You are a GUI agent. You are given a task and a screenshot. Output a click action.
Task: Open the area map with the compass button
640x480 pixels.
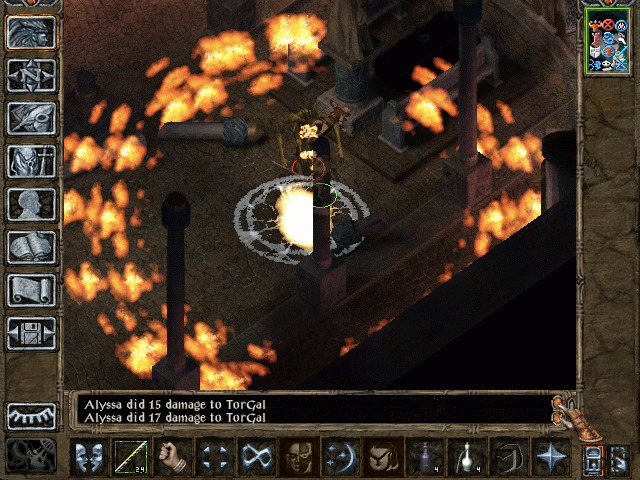[32, 74]
